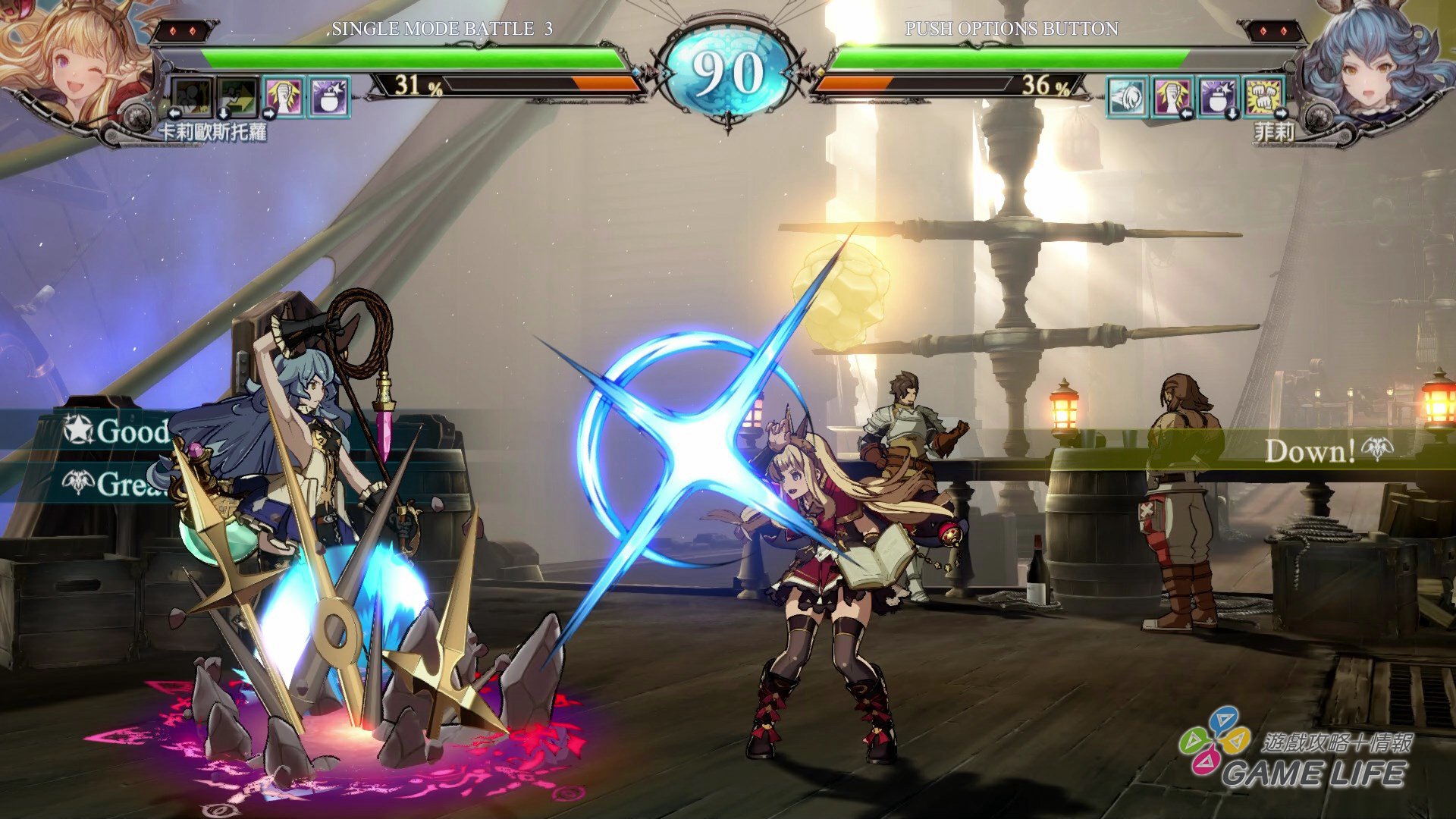Select Ferry's bomb skill icon
The image size is (1456, 819).
1218,96
